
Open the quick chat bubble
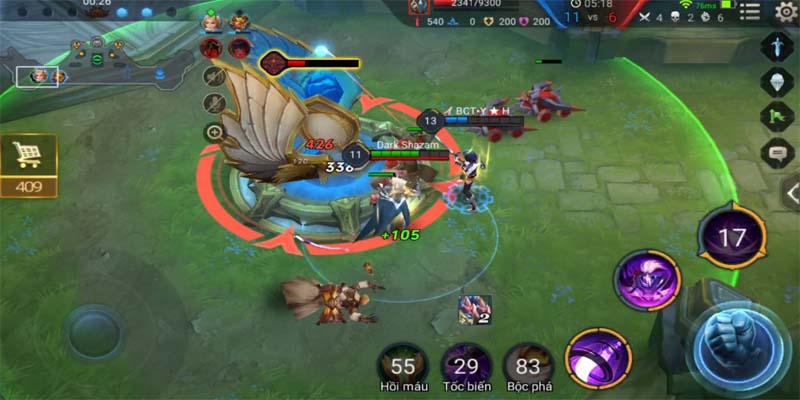pyautogui.click(x=777, y=154)
